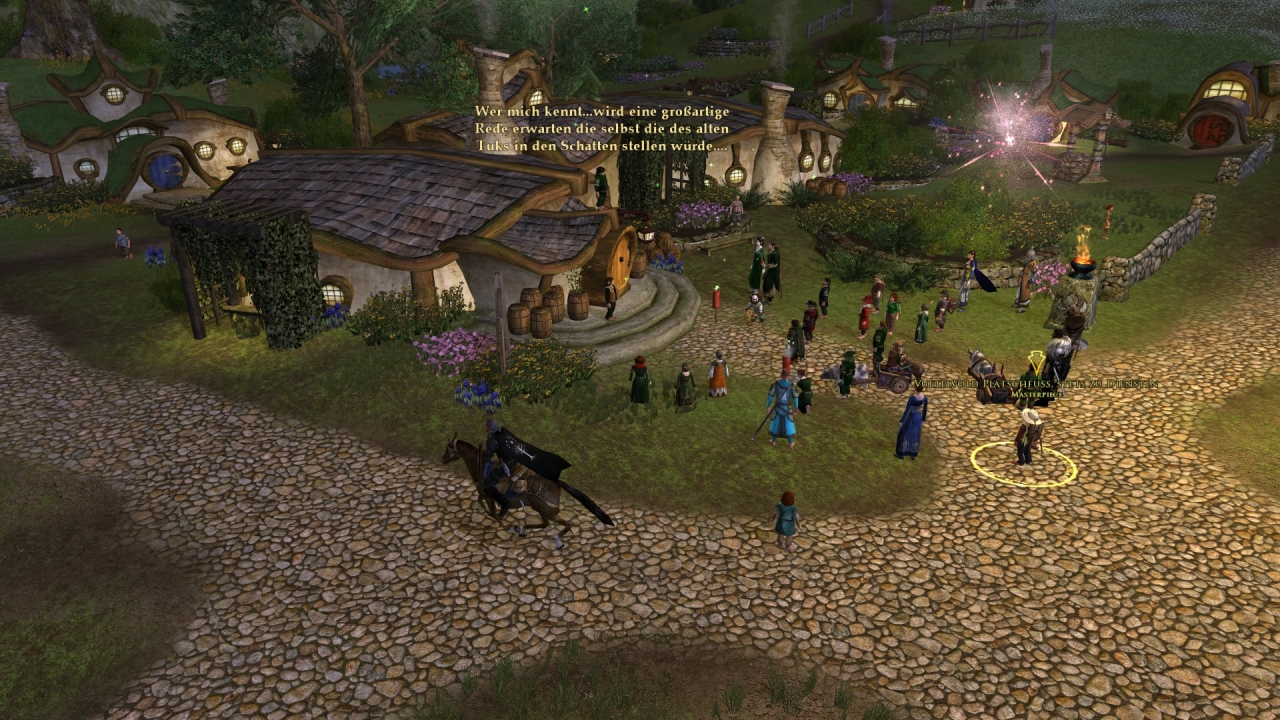
Task: Select the Veilchenold Platschfuss floating nameplate
Action: point(1035,384)
